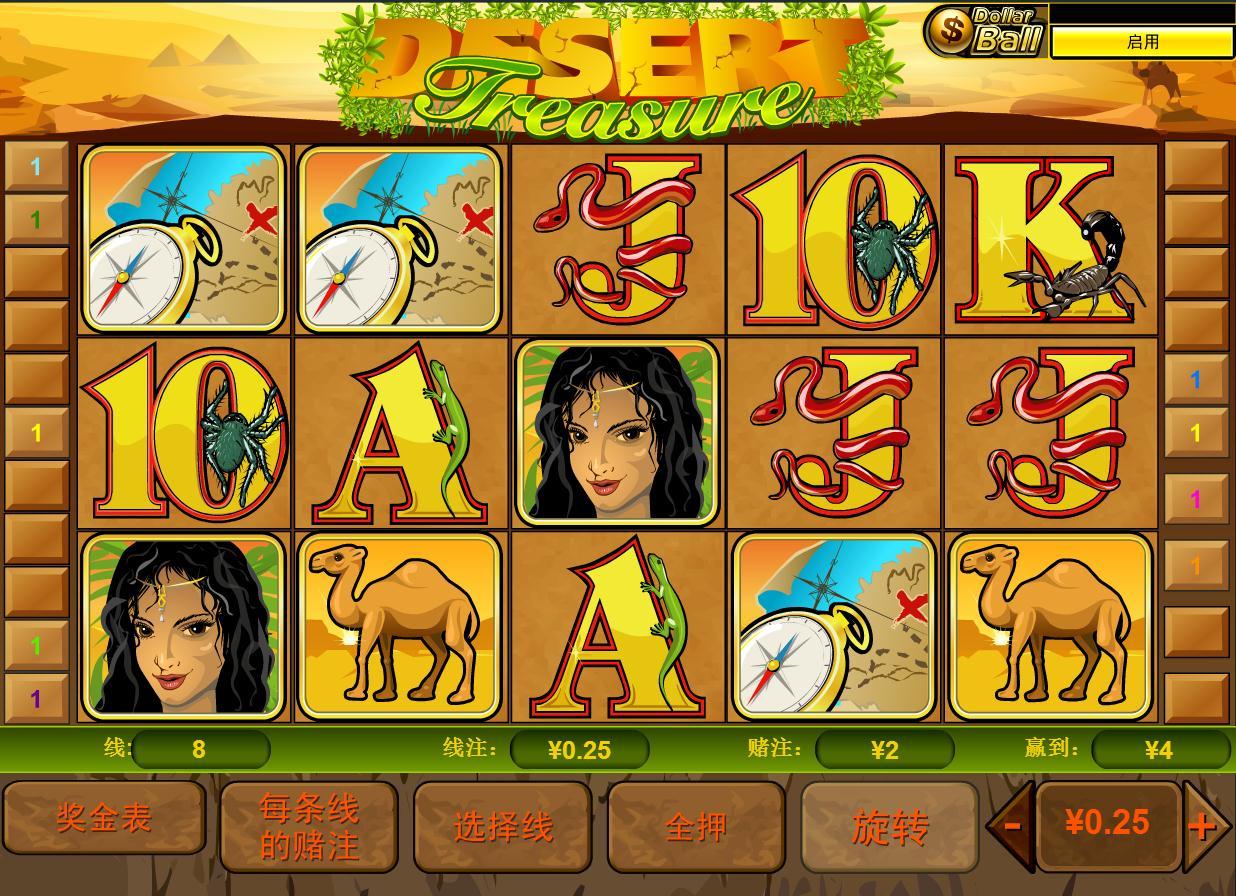Click the Dollar Ball logo
Screen dimensions: 1236x896
tap(985, 31)
